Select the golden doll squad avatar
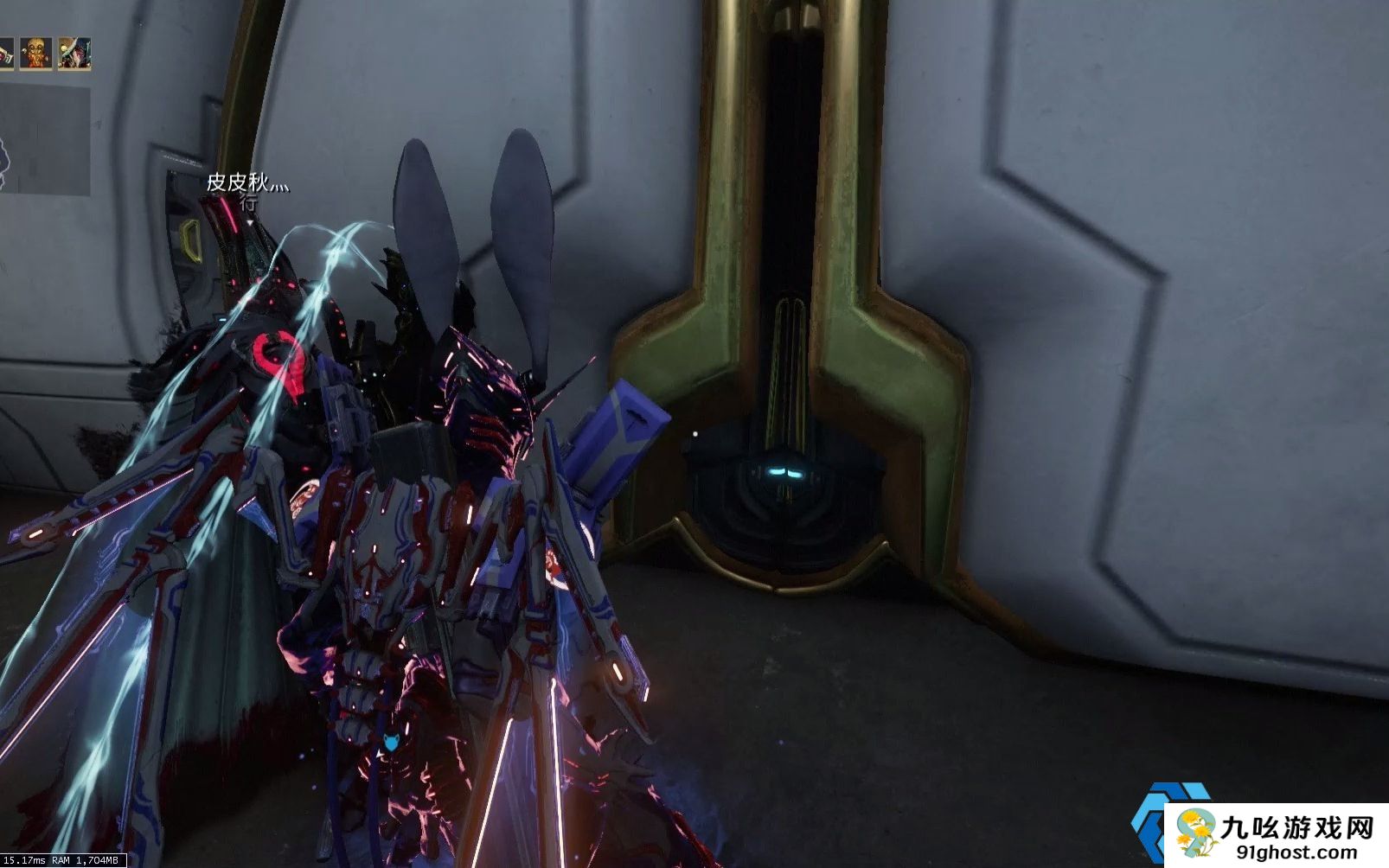The image size is (1389, 868). click(35, 54)
